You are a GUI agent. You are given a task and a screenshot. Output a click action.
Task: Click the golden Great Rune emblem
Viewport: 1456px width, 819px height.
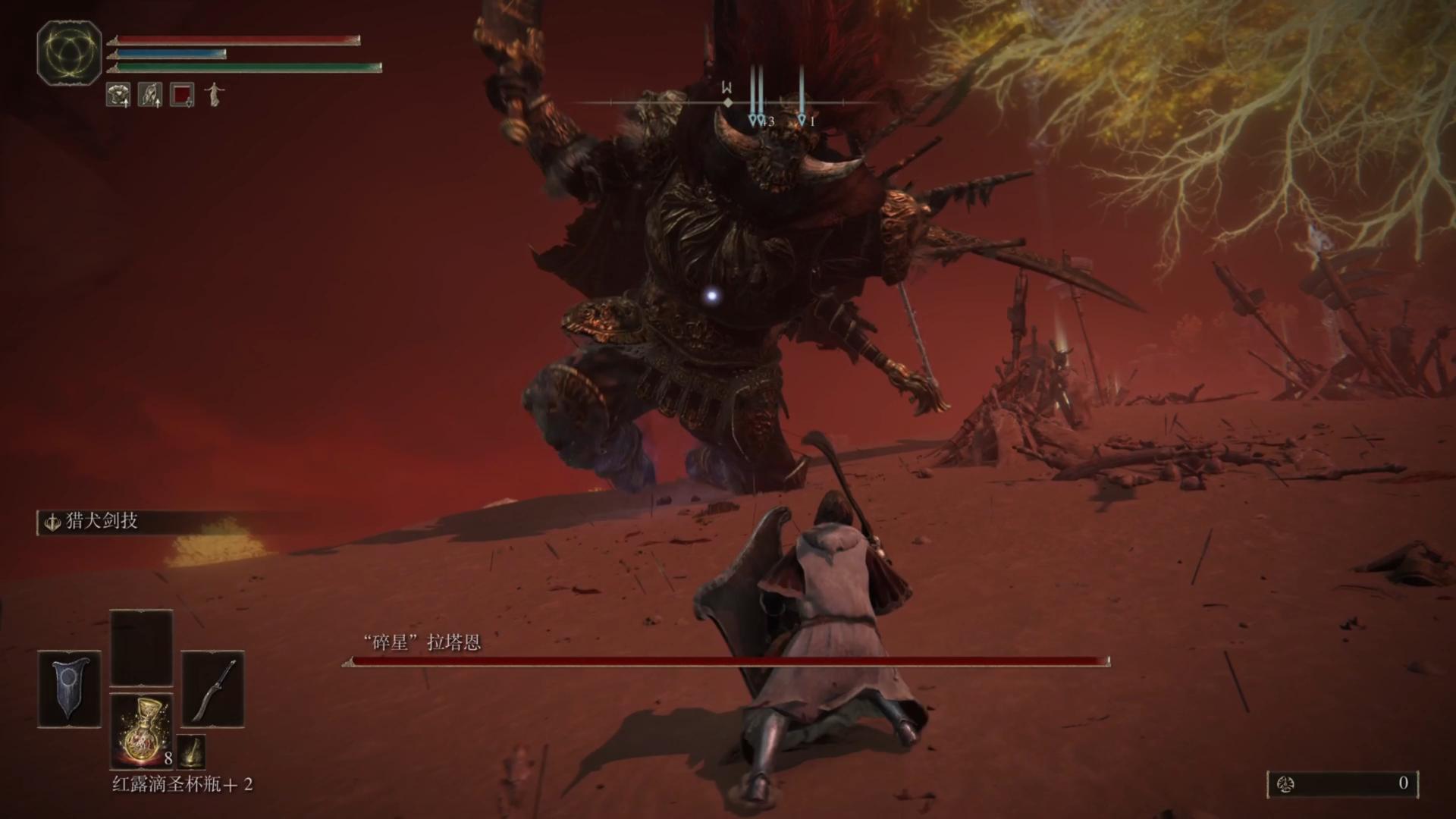70,52
